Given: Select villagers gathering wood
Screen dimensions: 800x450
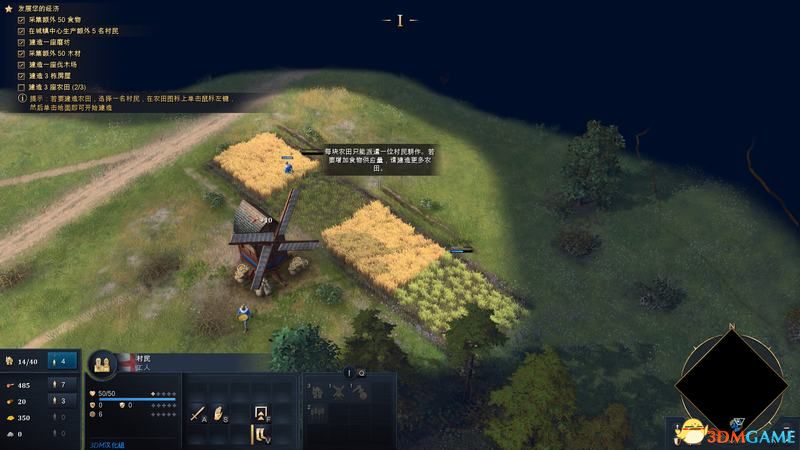Looking at the screenshot, I should tap(61, 401).
